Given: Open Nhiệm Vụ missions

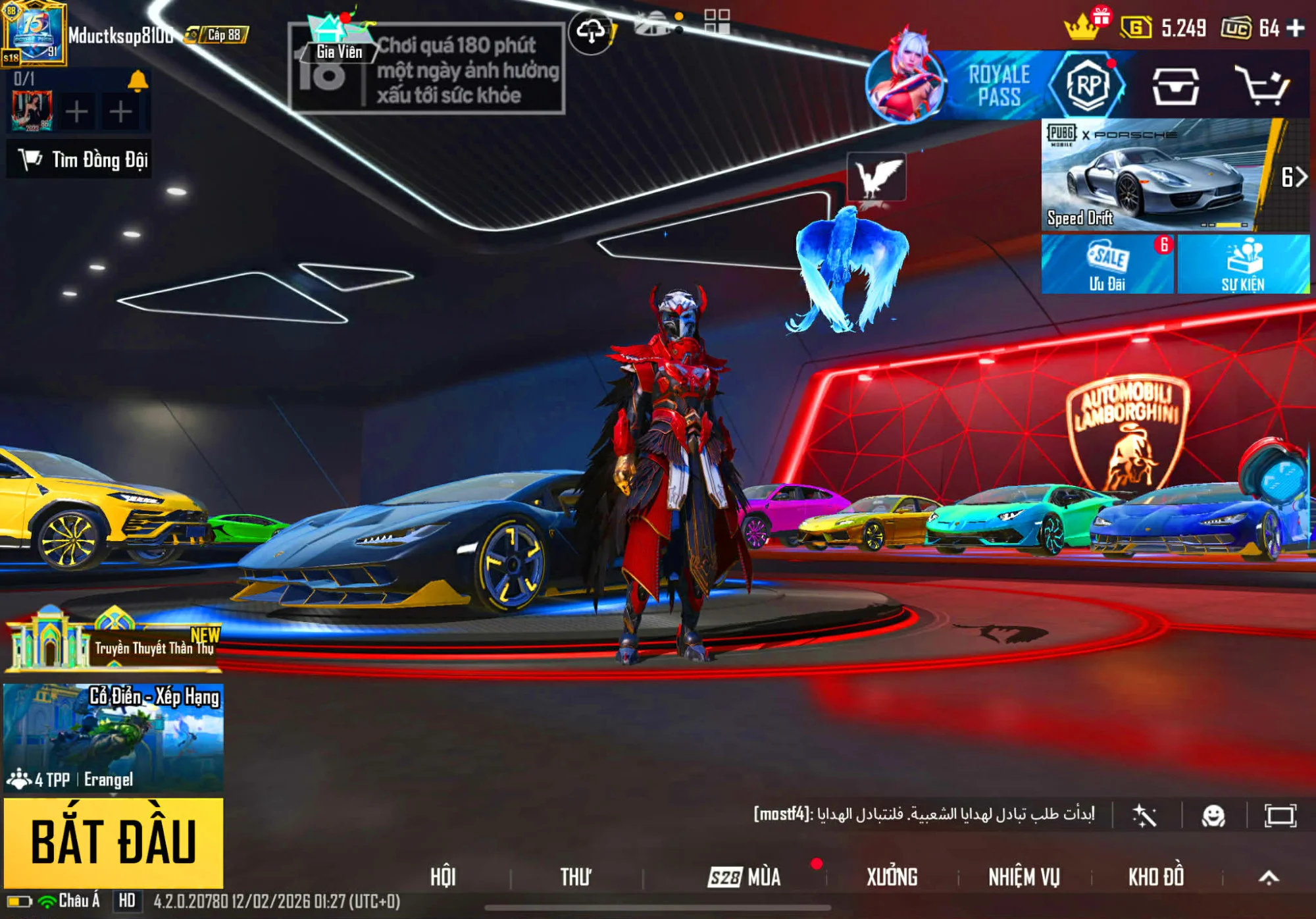Looking at the screenshot, I should tap(1024, 877).
